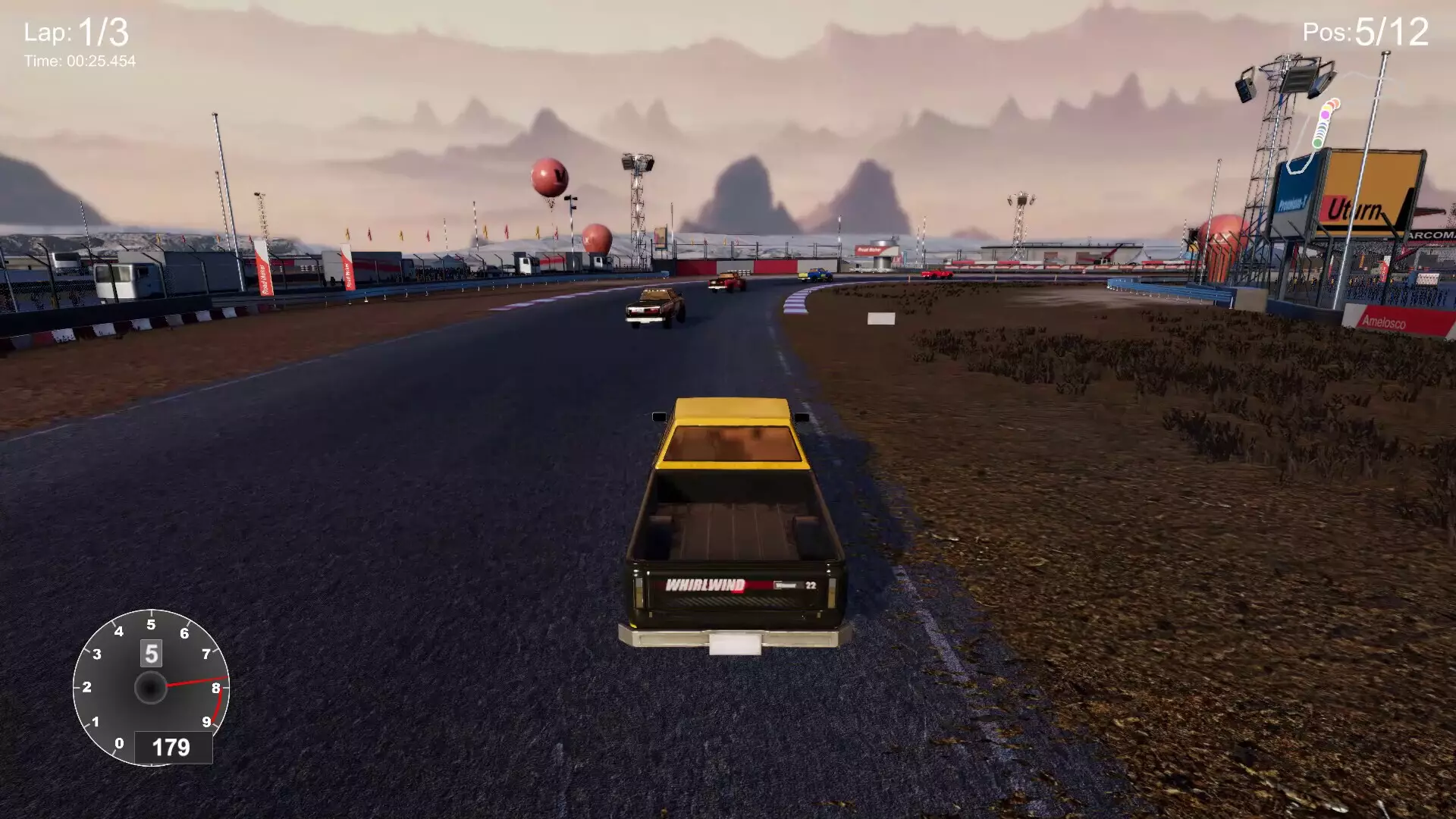Click the gear indicator showing 5
Screen dimensions: 1456x819
click(x=150, y=654)
